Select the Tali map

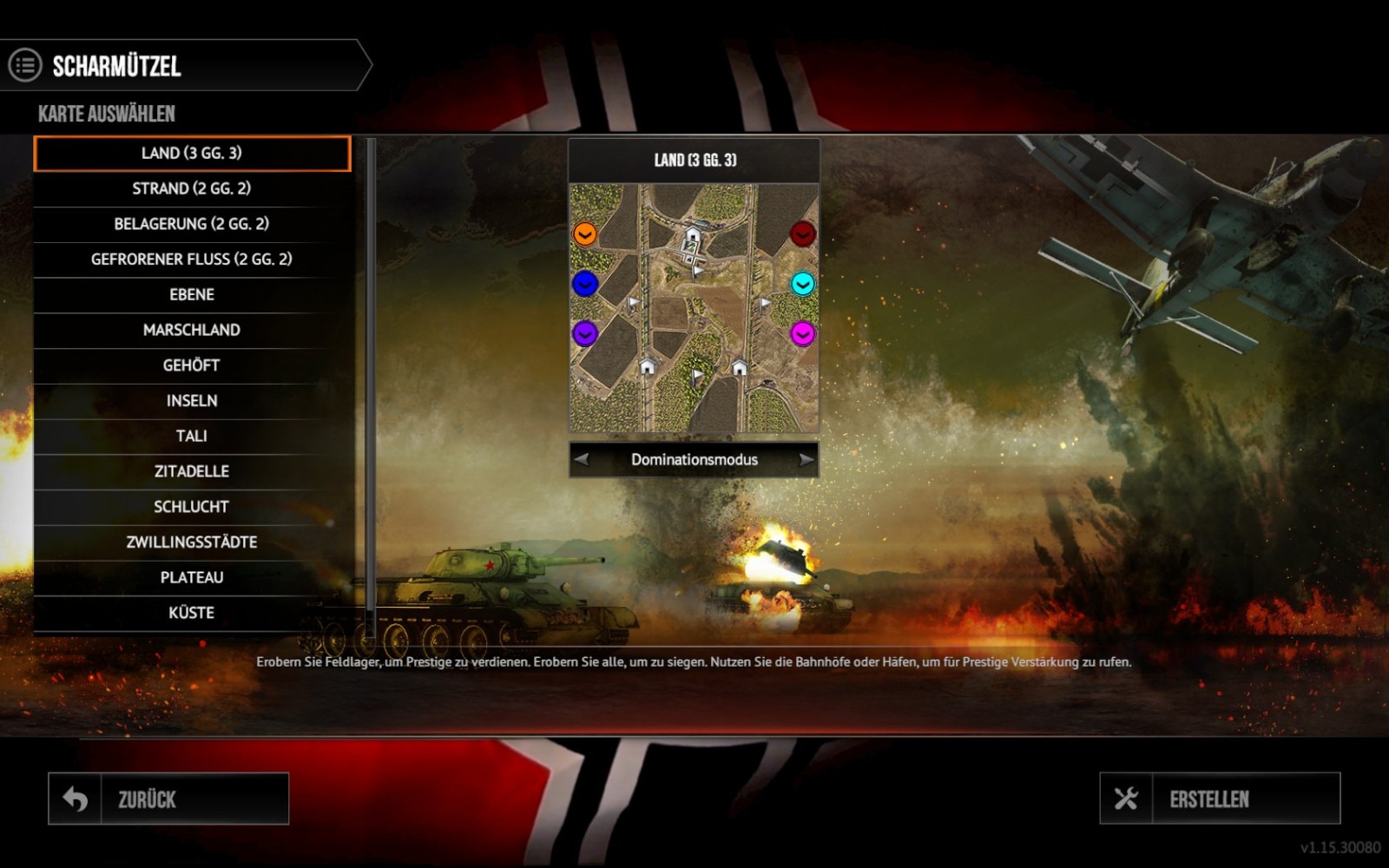coord(192,436)
